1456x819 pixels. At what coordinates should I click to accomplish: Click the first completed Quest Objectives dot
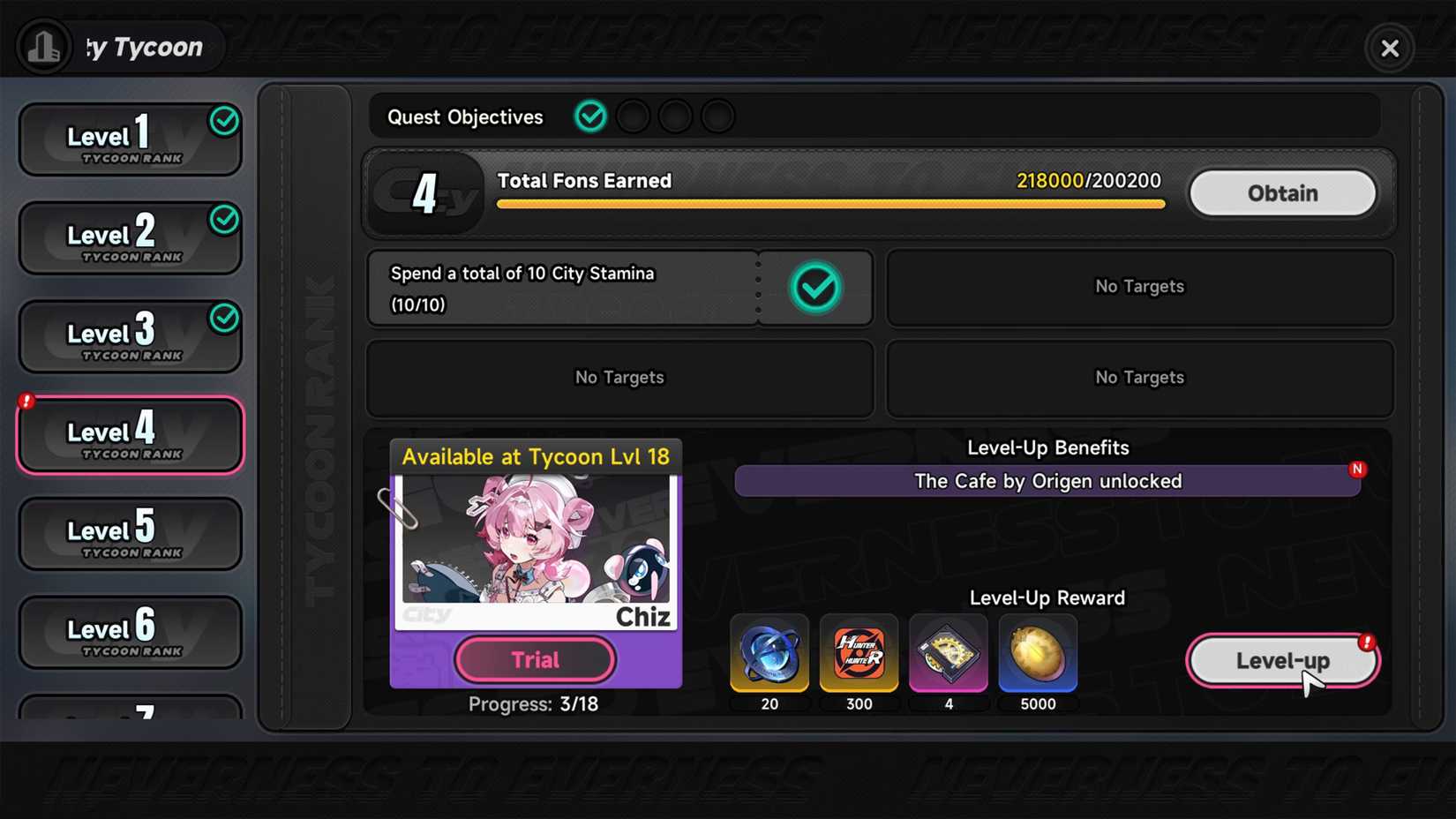590,115
